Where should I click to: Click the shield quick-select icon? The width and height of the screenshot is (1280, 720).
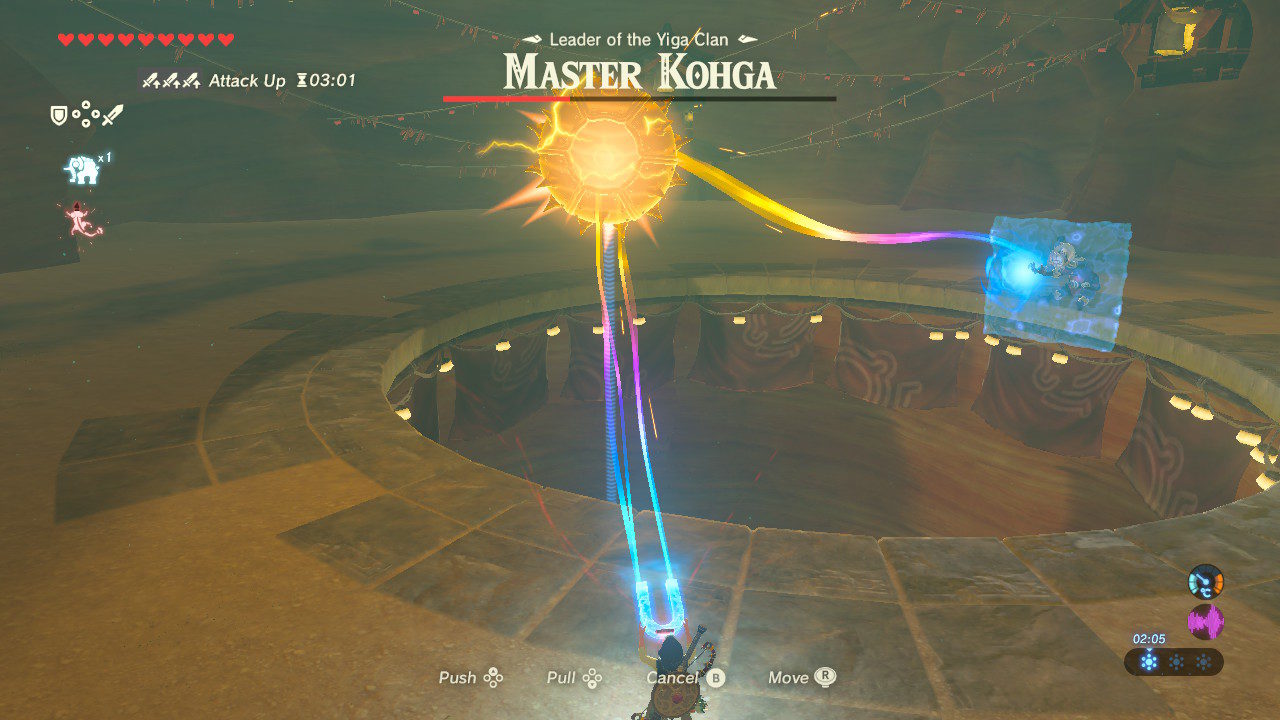pos(59,116)
